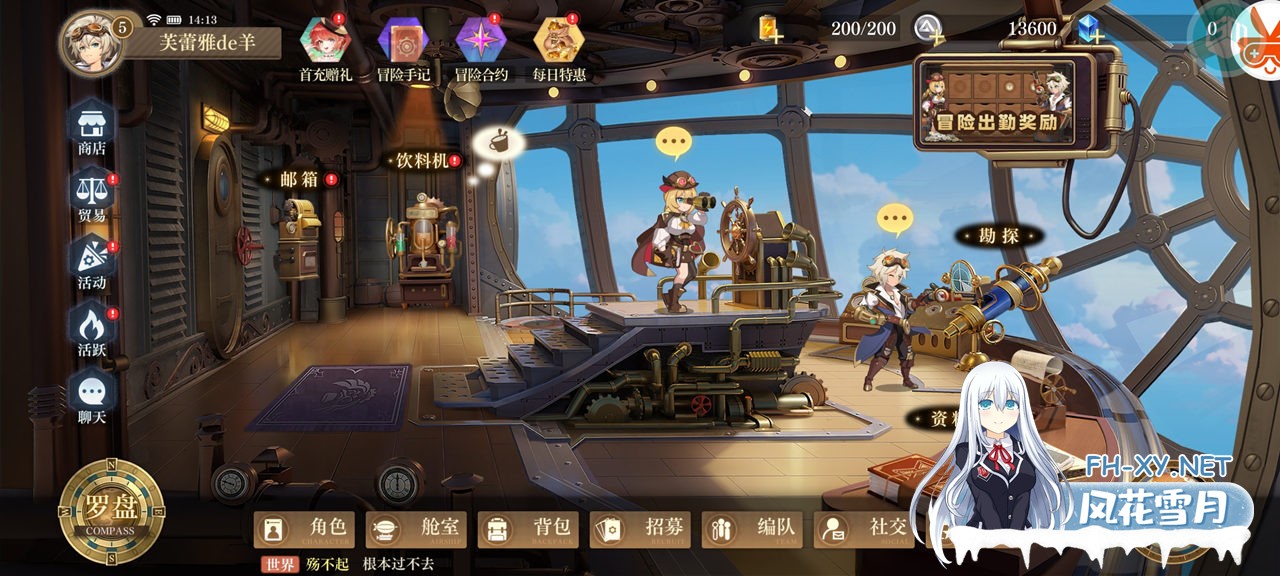Click the 邮箱 mailbox label
This screenshot has width=1280, height=576.
point(297,180)
